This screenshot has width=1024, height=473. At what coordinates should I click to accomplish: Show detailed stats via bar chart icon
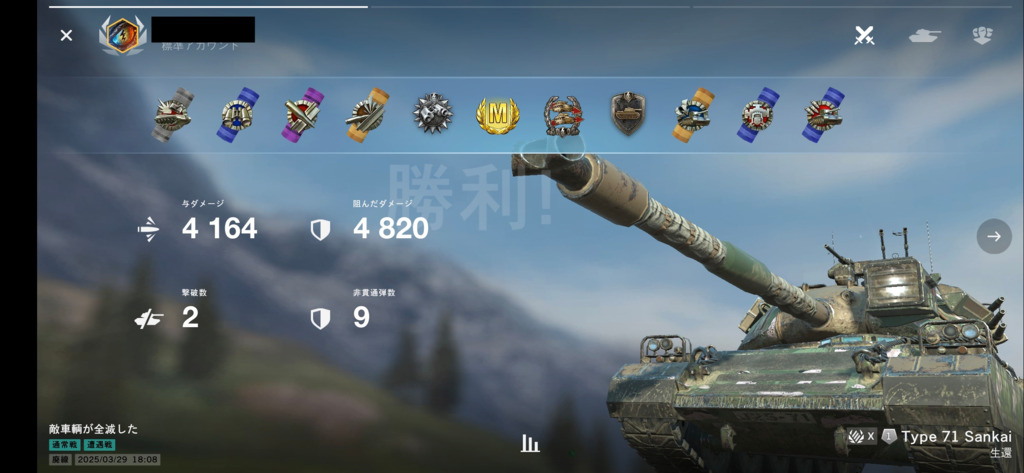[530, 443]
